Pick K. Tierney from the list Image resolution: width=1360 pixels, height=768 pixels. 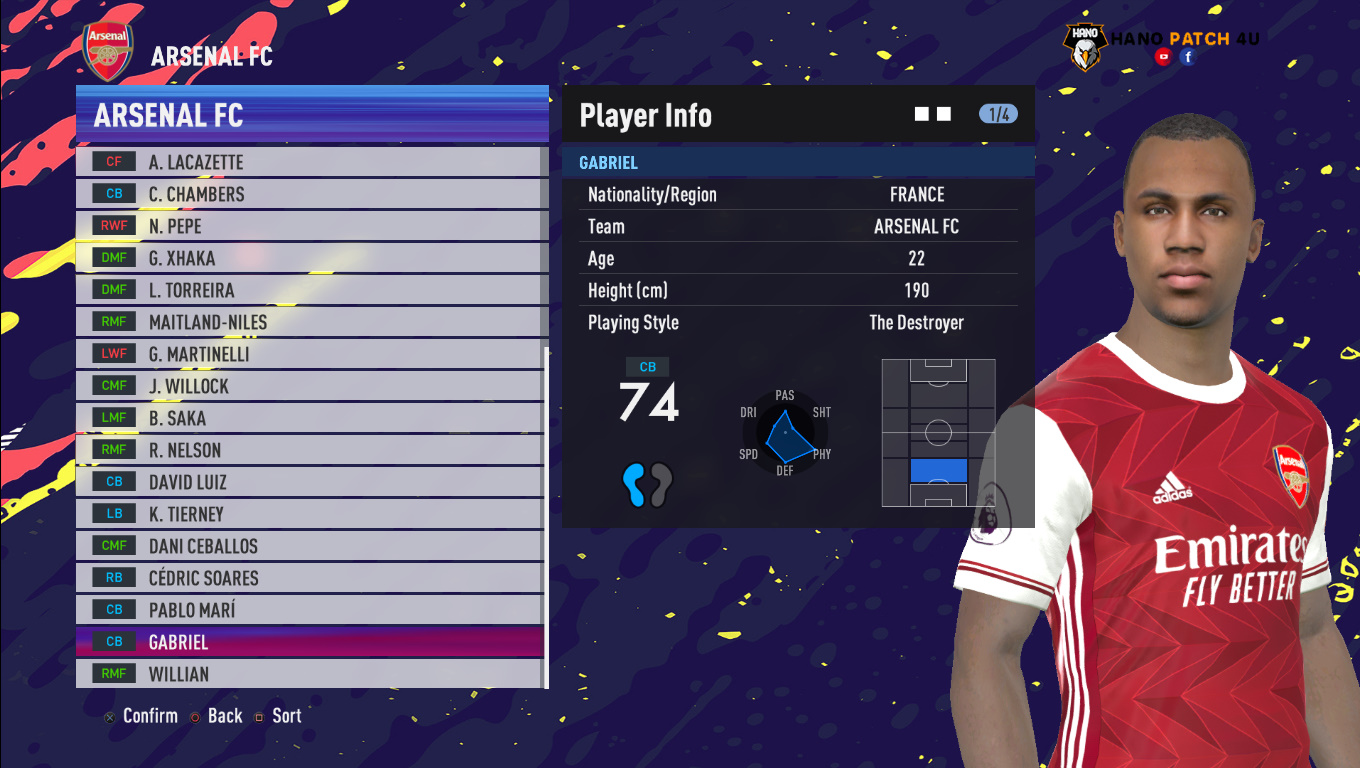[x=310, y=514]
